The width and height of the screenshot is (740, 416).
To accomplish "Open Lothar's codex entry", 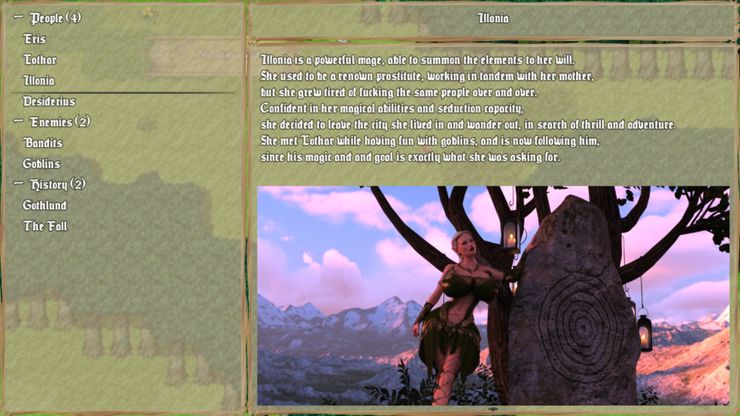I will (x=40, y=60).
